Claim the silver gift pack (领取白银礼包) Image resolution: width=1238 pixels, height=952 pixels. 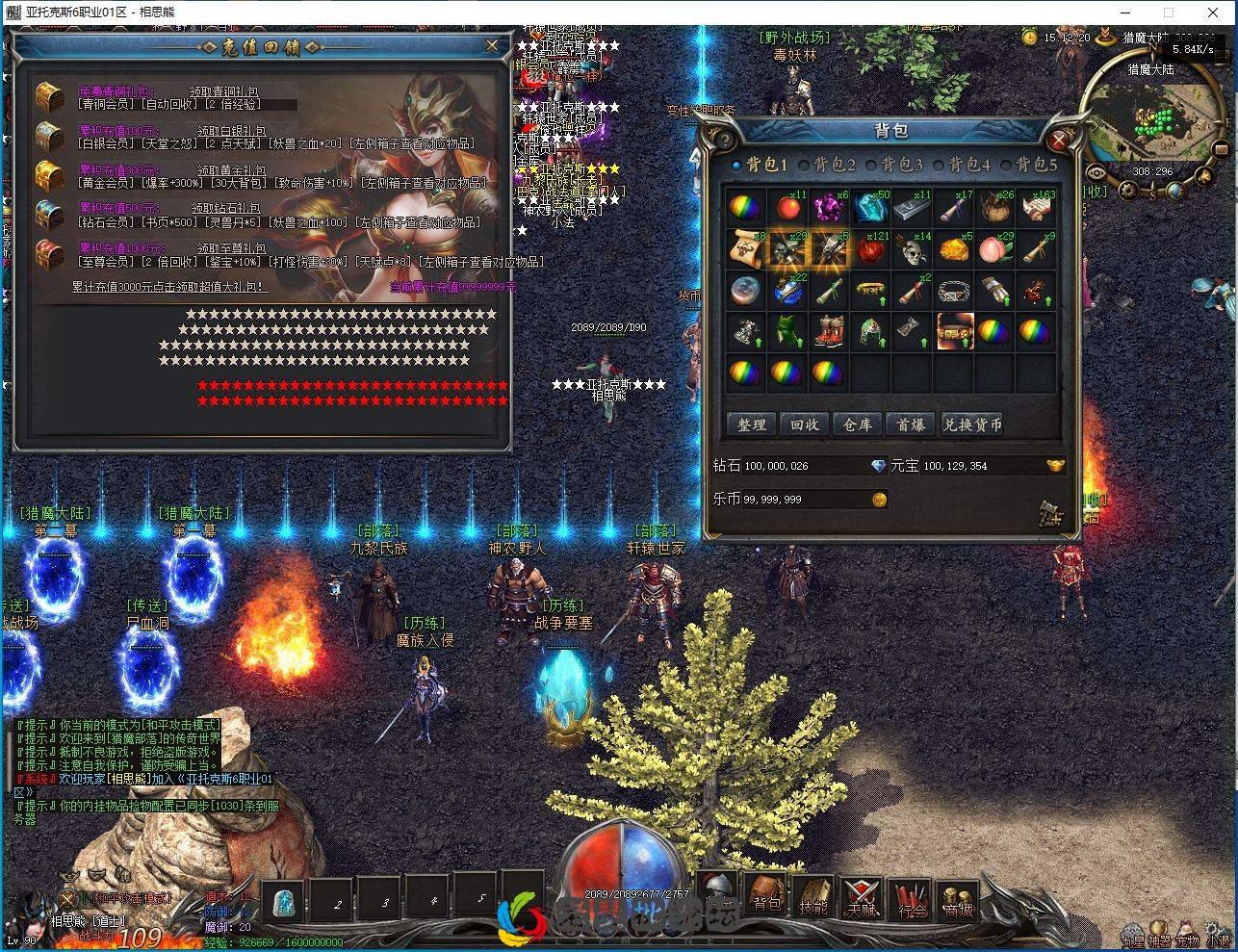click(x=232, y=131)
